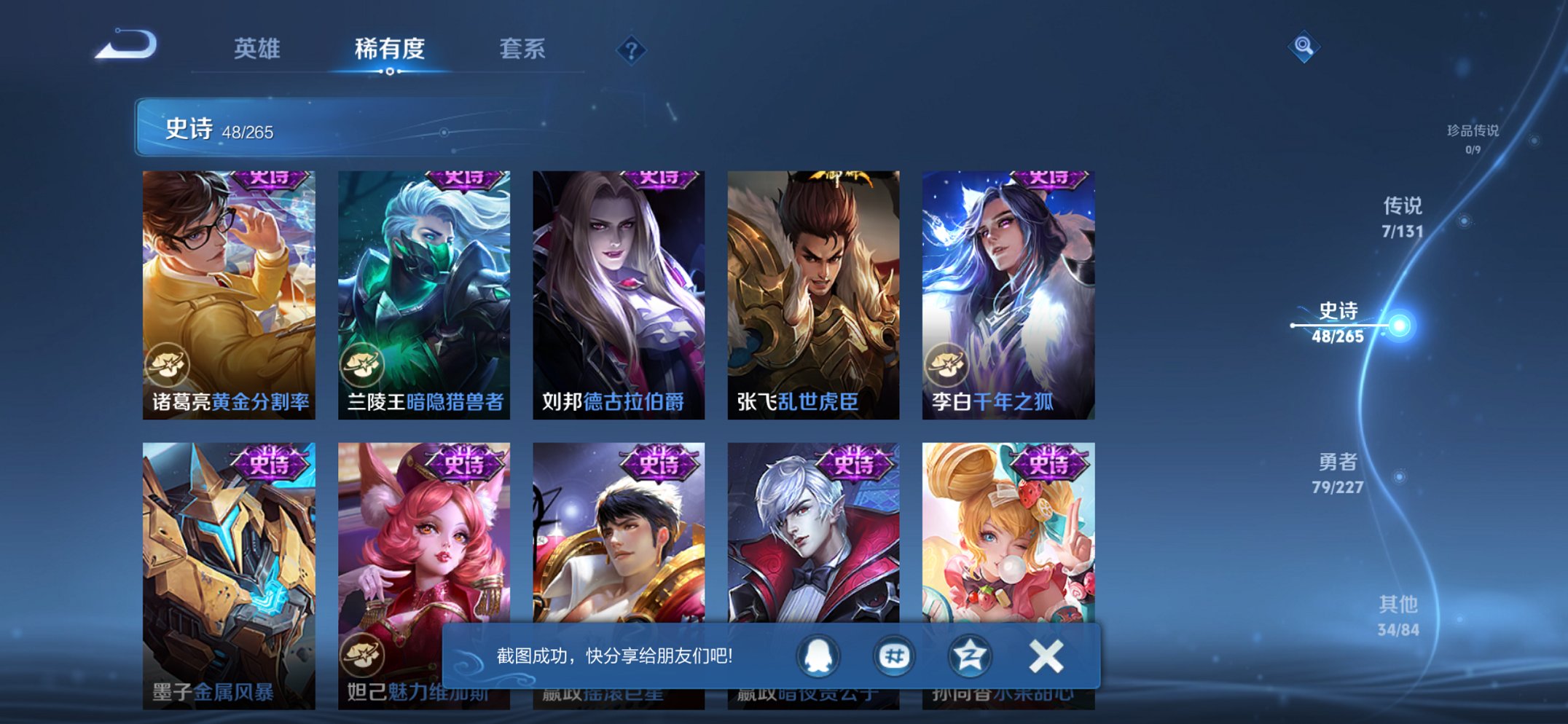Tap the question mark help icon
The image size is (1568, 724).
pos(632,50)
